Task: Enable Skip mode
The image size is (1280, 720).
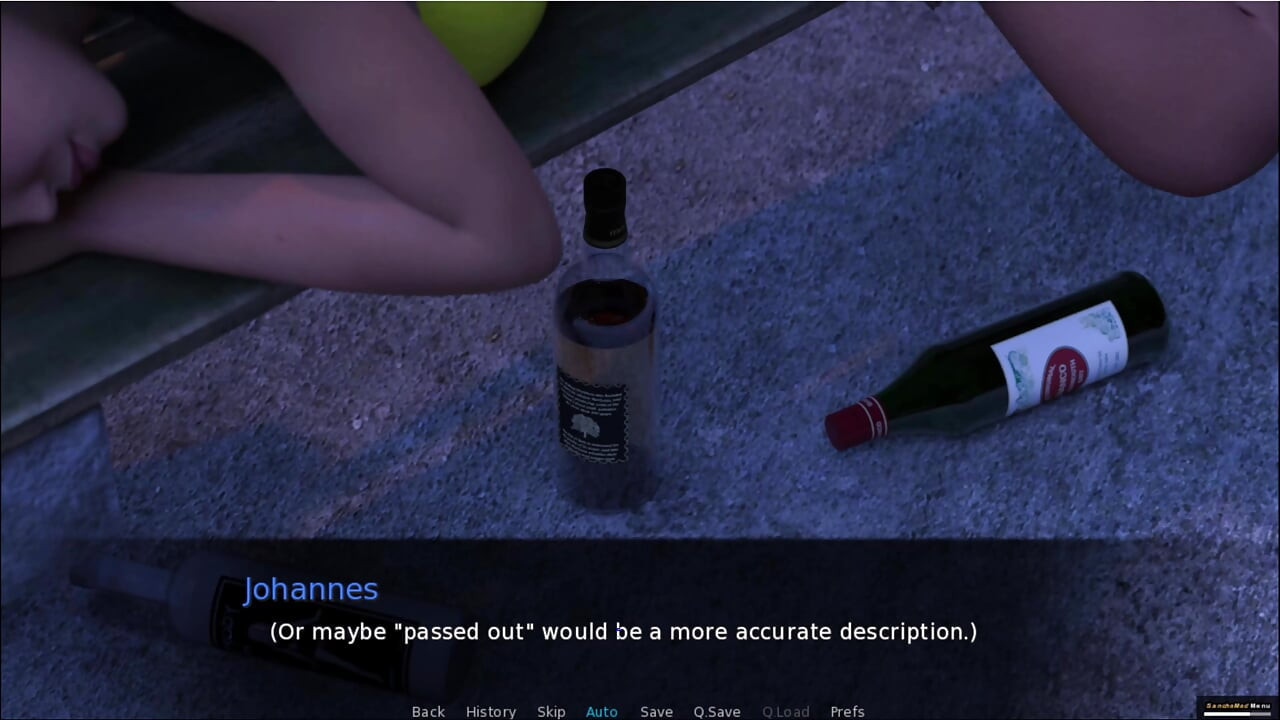Action: point(551,711)
